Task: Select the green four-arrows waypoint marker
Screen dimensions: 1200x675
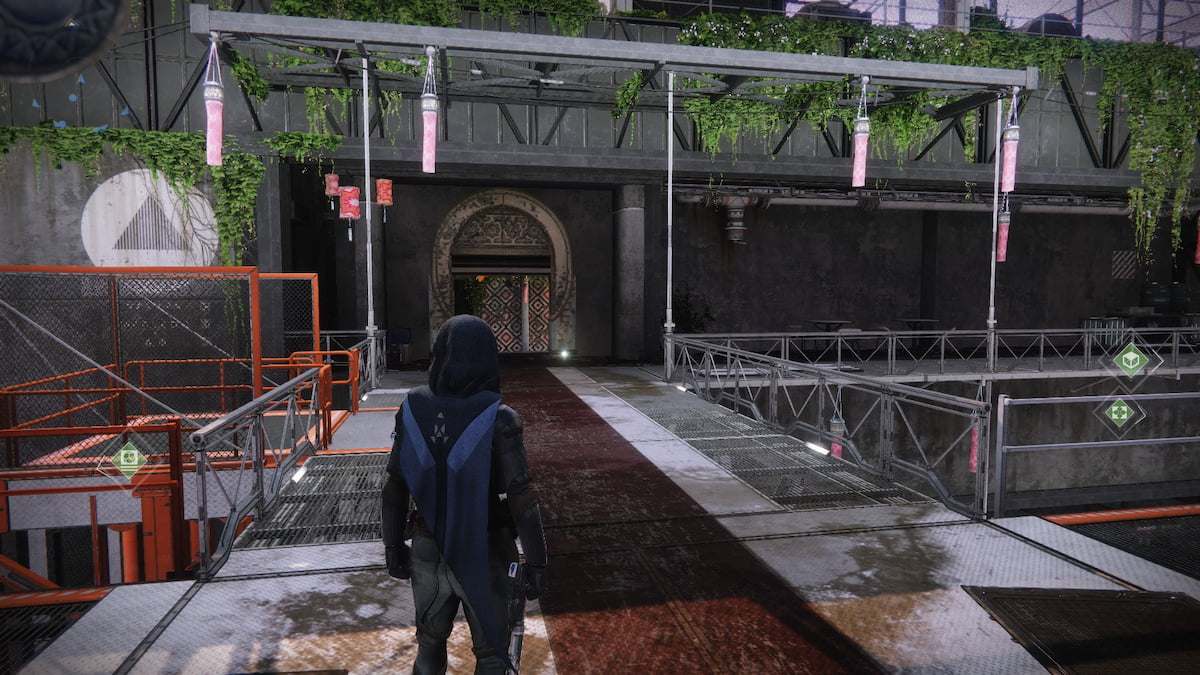Action: 1119,411
